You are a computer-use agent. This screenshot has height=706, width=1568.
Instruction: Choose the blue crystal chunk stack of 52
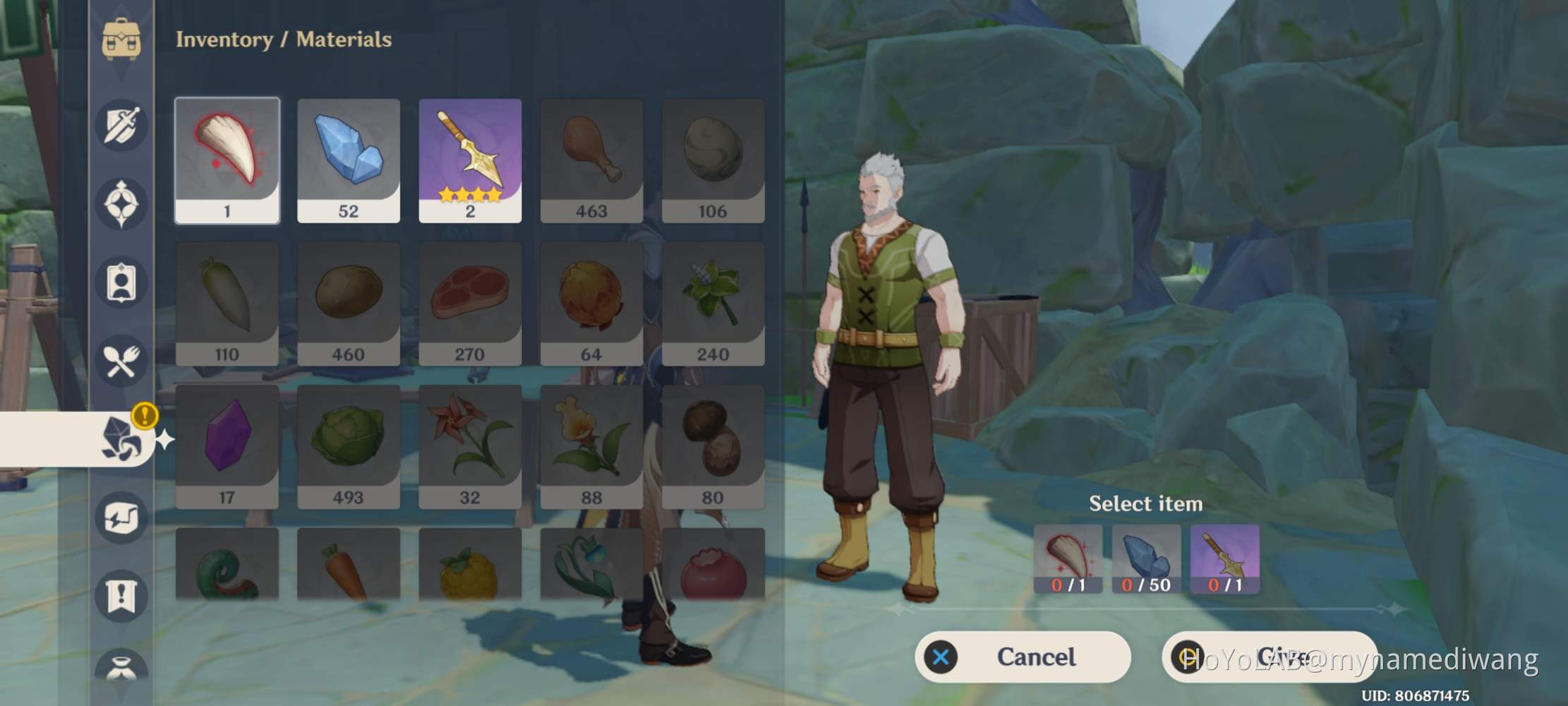click(x=349, y=160)
